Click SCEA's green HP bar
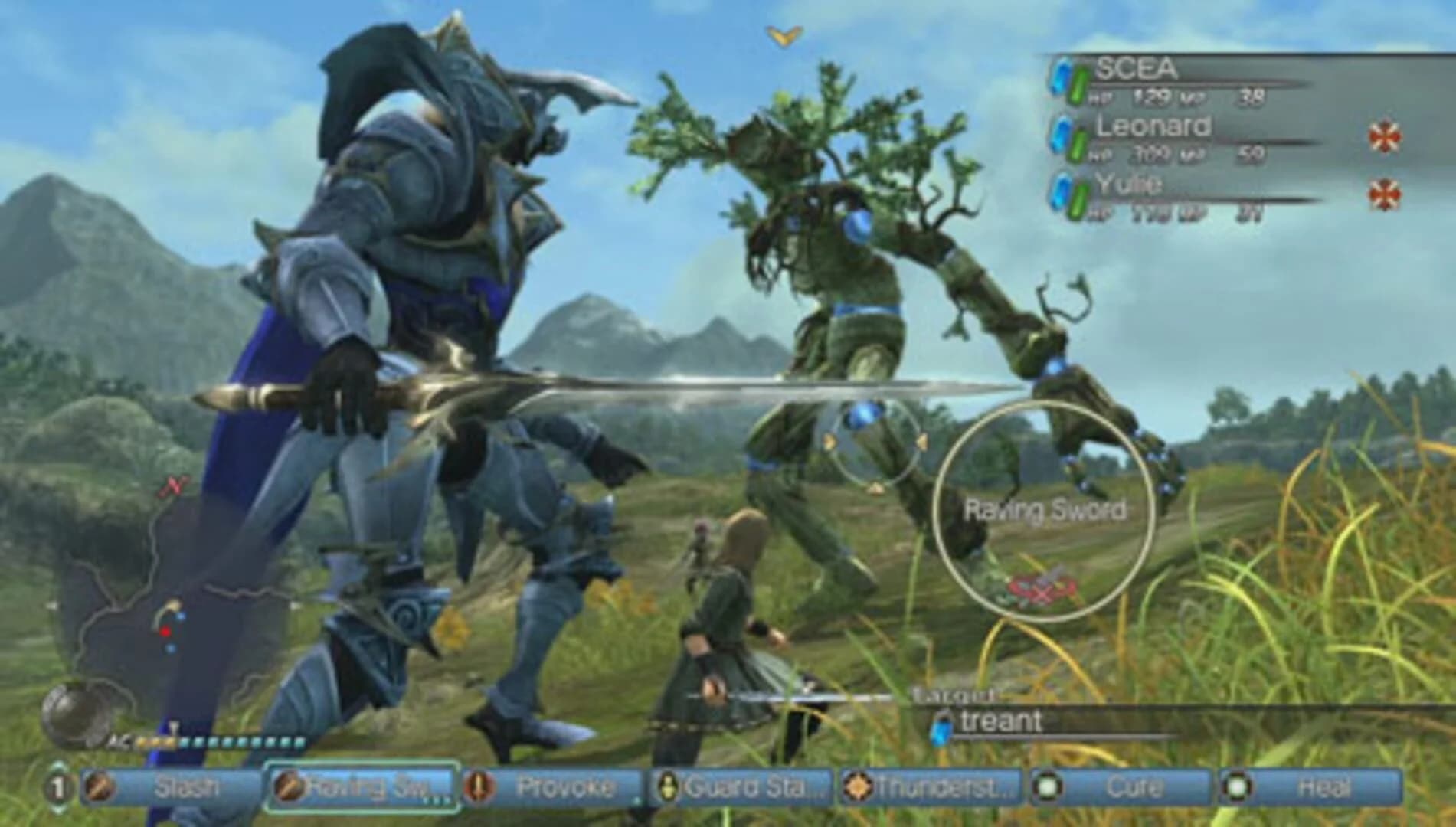Screen dimensions: 1456x827 [1078, 84]
